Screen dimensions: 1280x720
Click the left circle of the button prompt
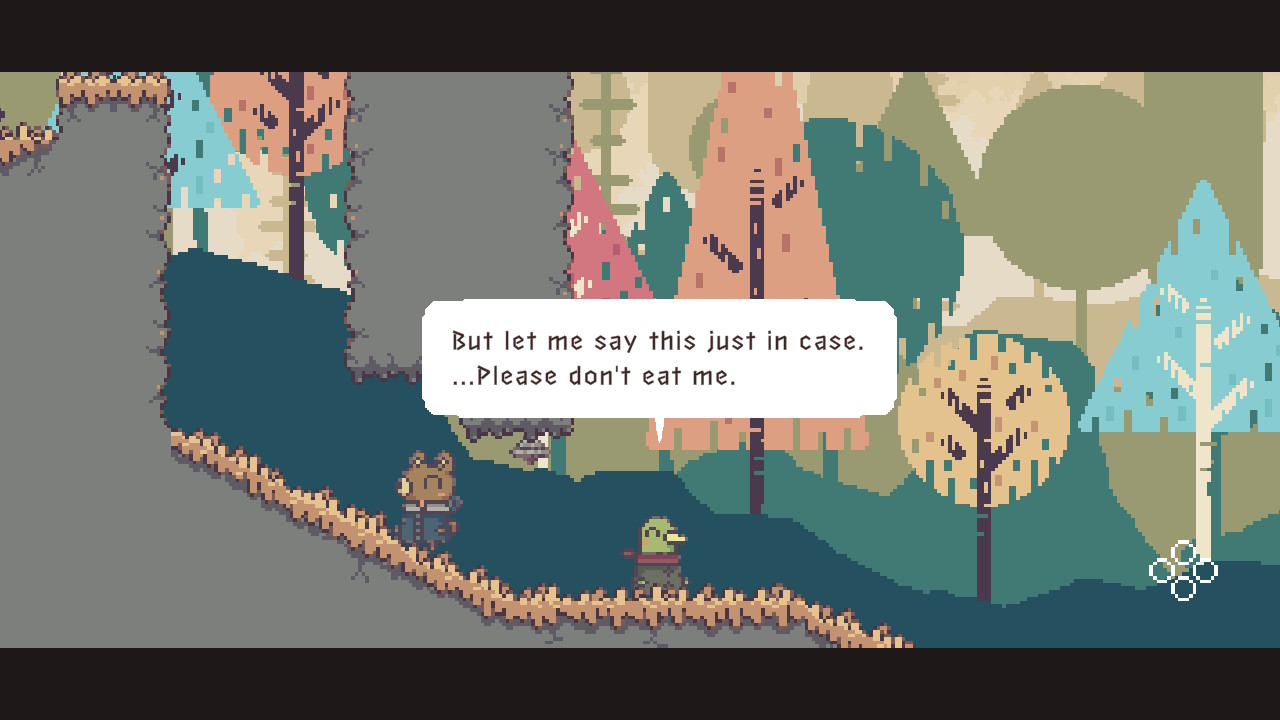coord(1162,570)
